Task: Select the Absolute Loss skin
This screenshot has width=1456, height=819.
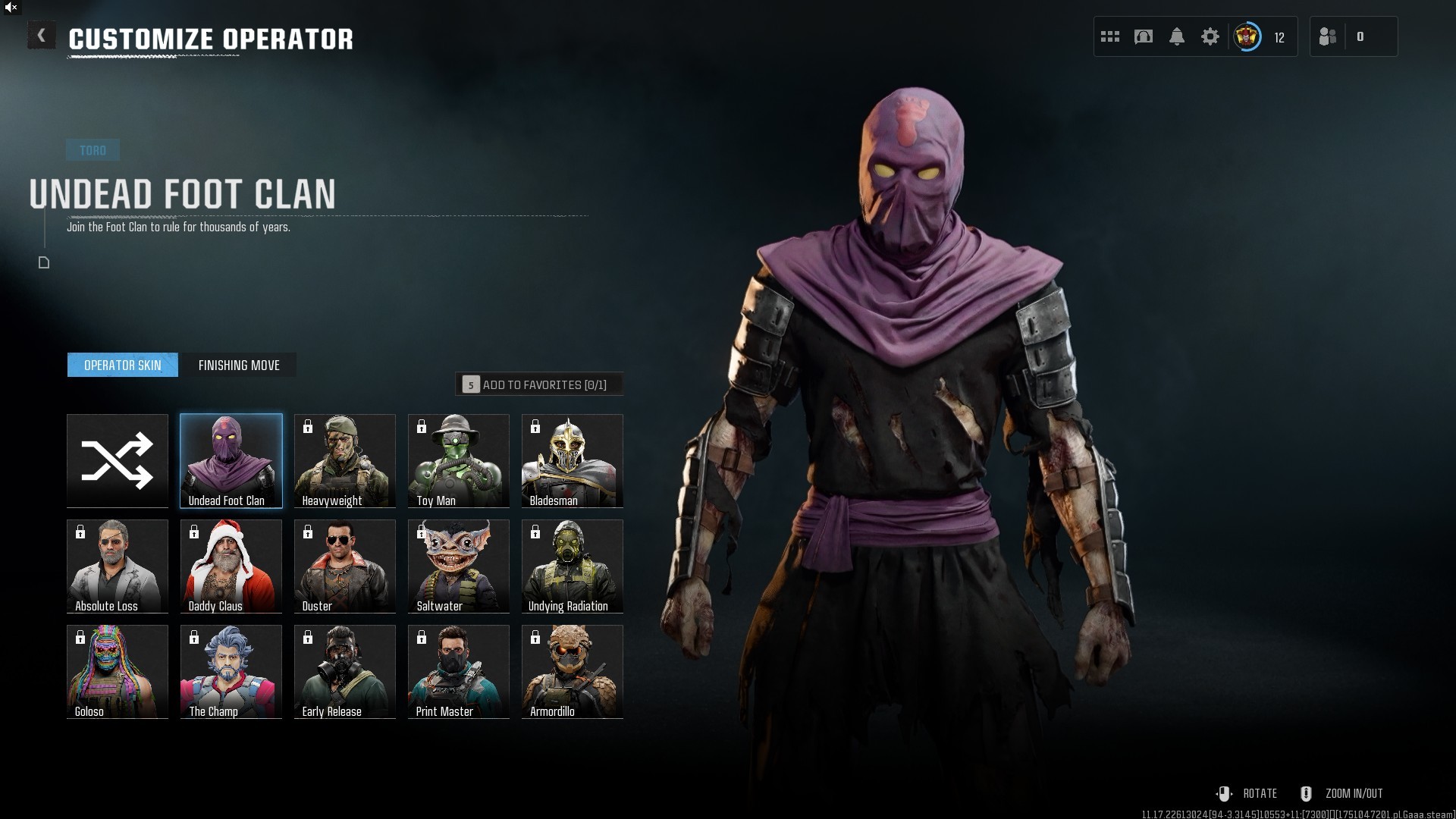Action: point(118,566)
